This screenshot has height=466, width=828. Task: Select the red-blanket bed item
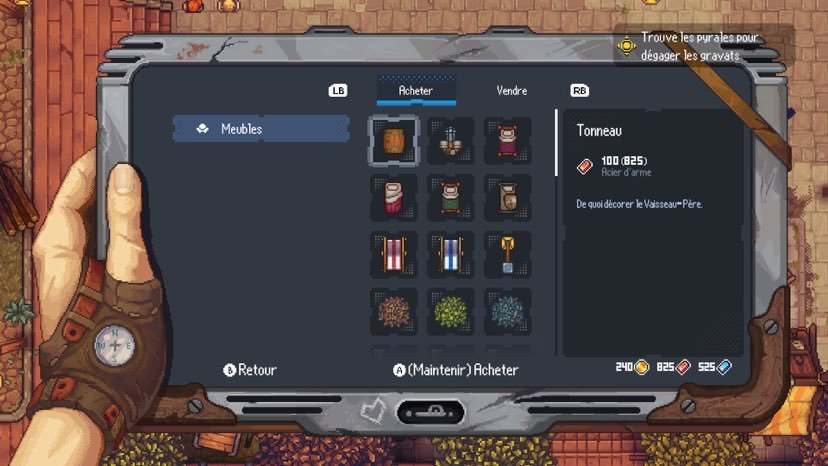507,141
